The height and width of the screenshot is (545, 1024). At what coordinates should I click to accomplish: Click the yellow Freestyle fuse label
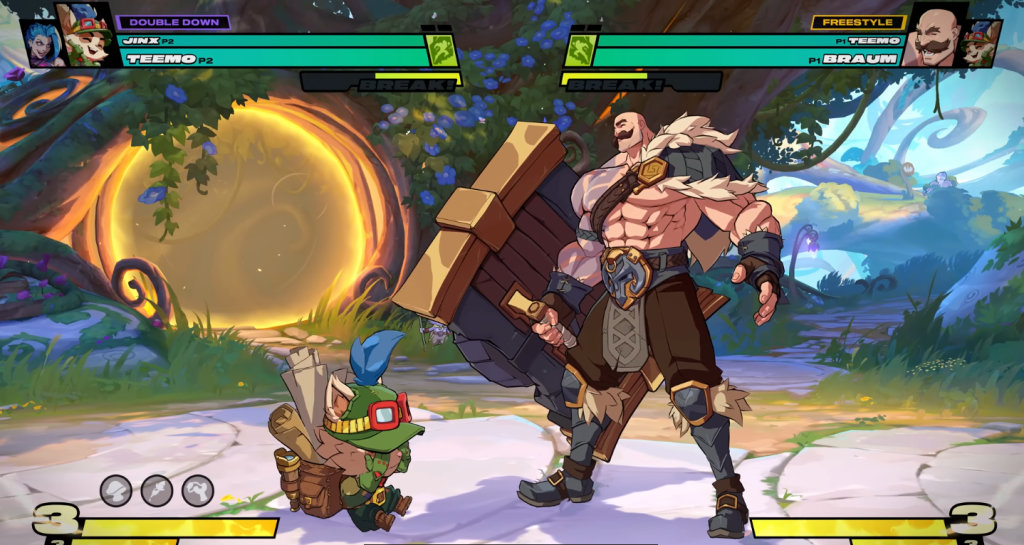point(845,22)
